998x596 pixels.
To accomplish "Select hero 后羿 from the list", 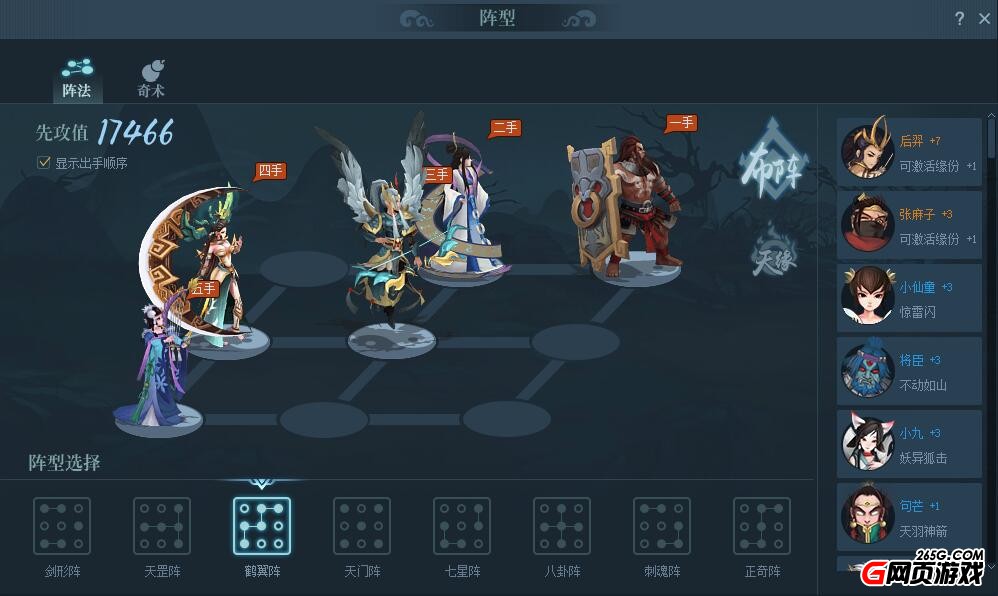I will point(910,153).
